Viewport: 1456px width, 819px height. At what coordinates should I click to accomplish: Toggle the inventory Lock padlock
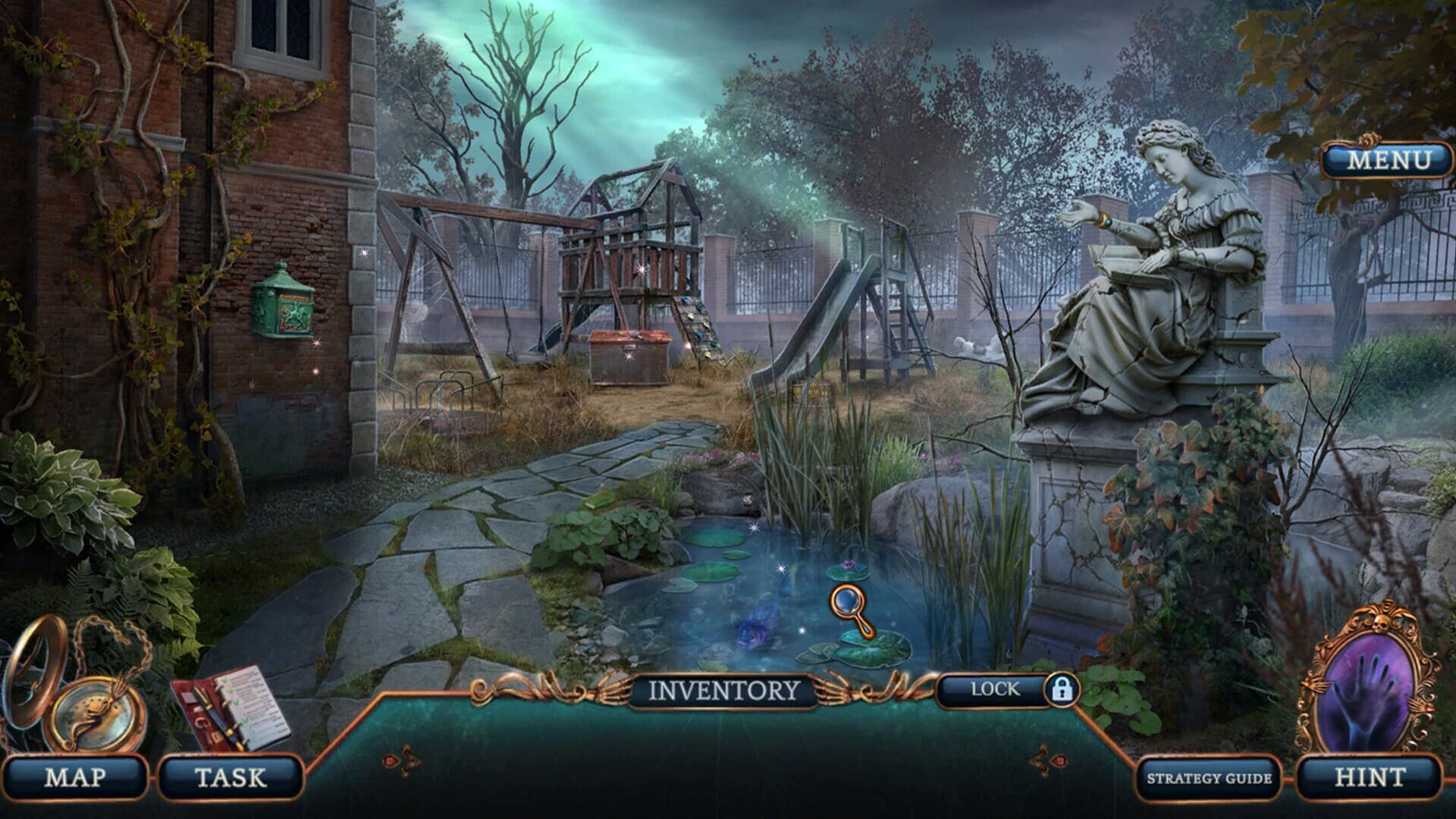pos(1061,689)
